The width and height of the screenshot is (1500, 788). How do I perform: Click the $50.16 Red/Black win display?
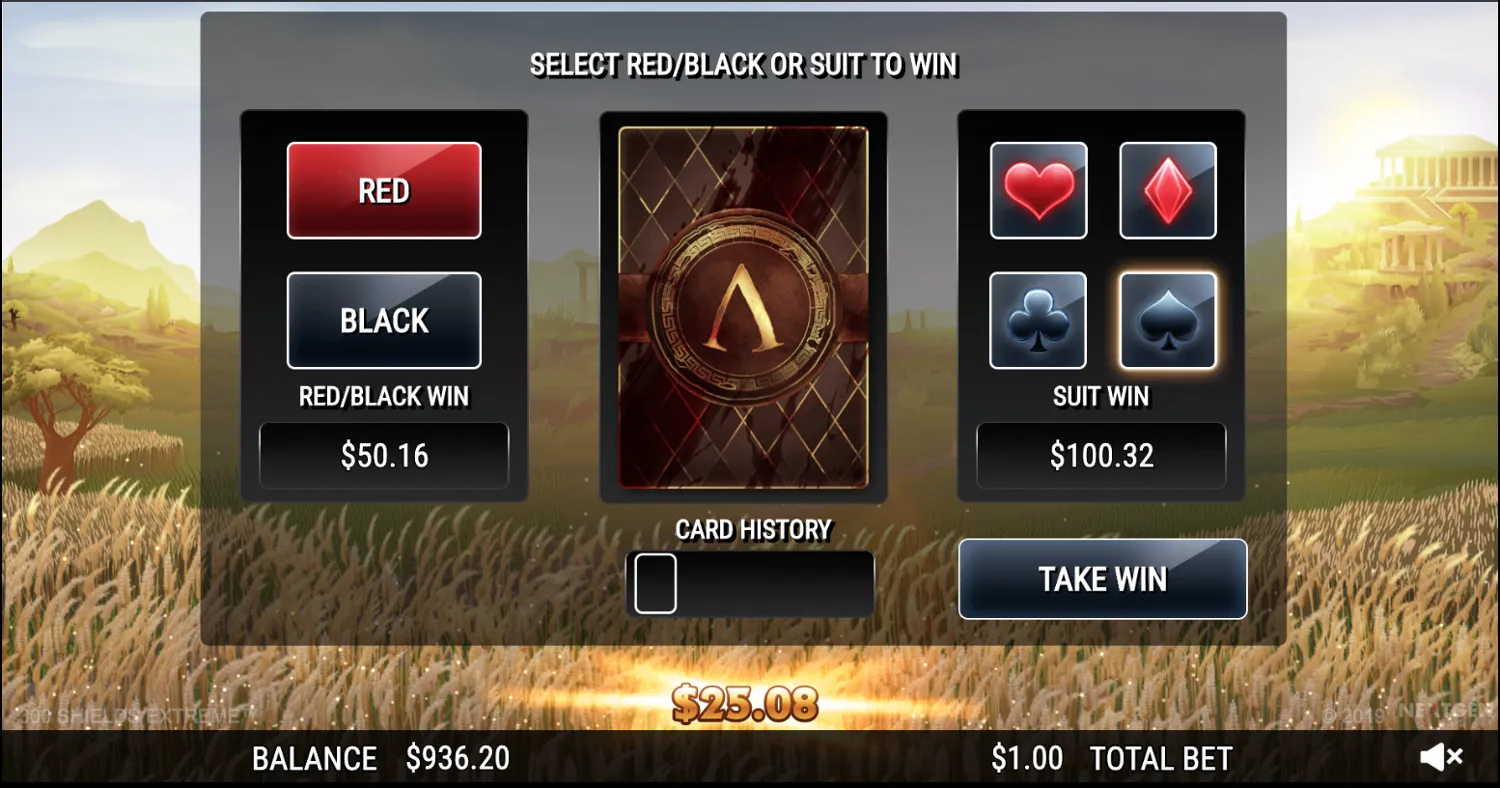pyautogui.click(x=383, y=455)
